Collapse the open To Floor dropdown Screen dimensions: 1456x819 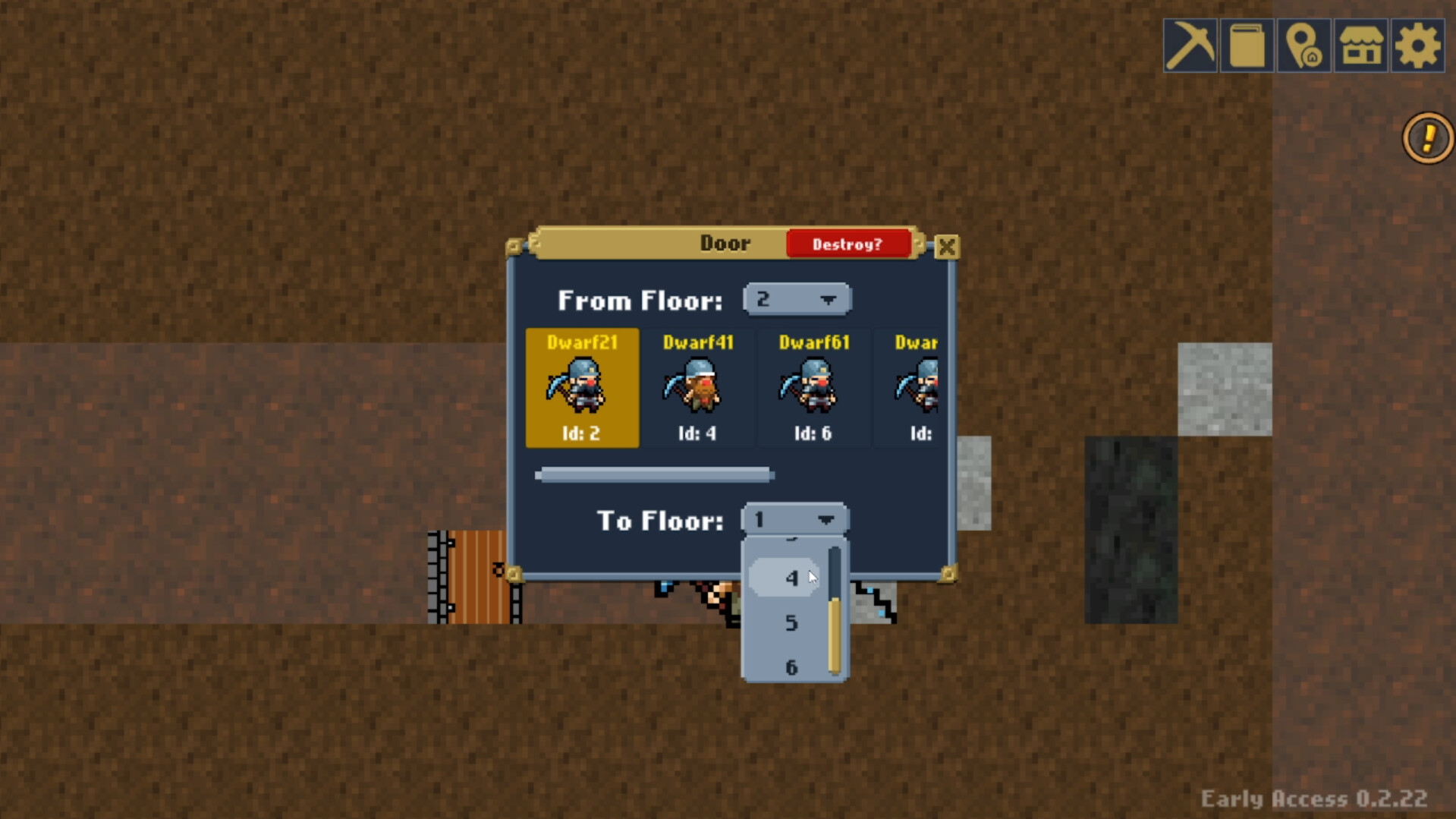point(794,519)
